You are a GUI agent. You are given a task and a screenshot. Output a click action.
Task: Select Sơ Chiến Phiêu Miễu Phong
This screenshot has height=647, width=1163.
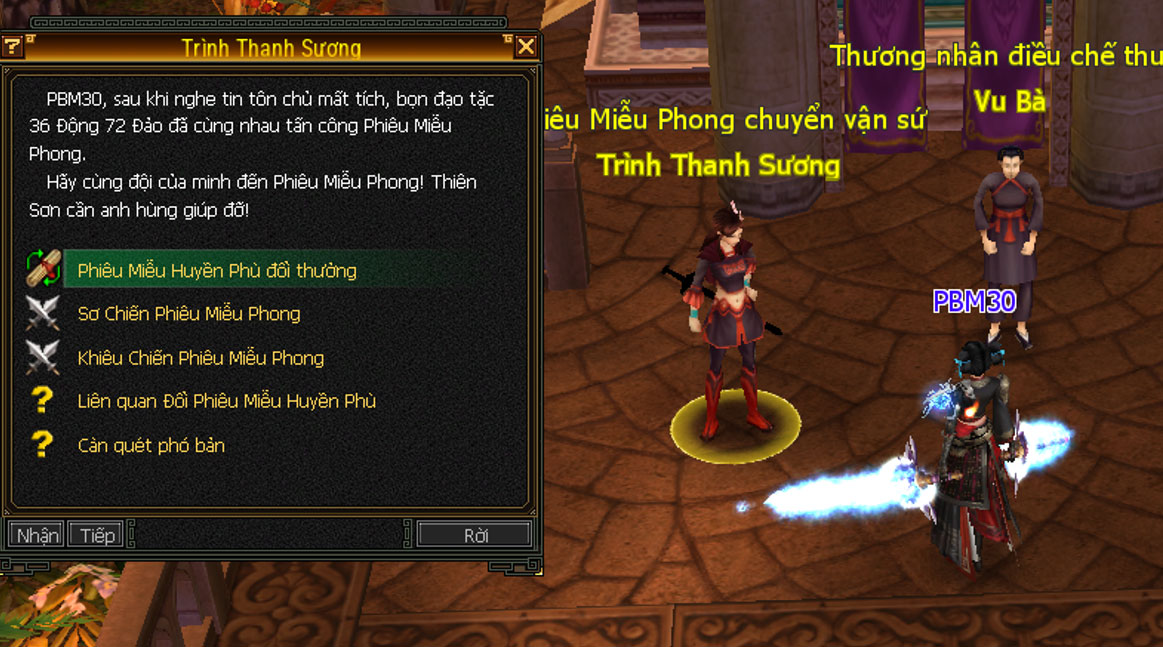coord(189,314)
